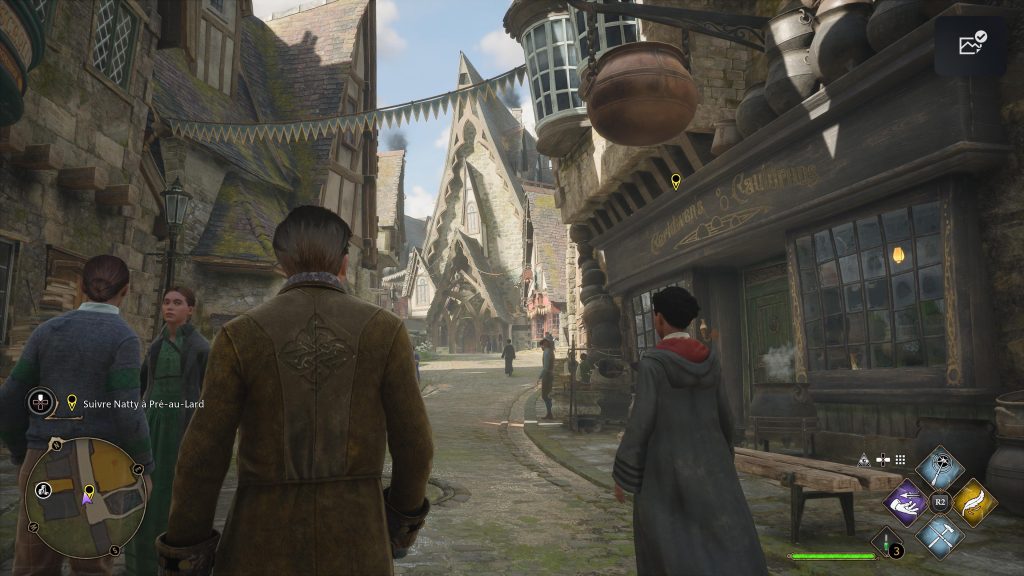Choose the blue hammer Reparo spell

(x=940, y=534)
